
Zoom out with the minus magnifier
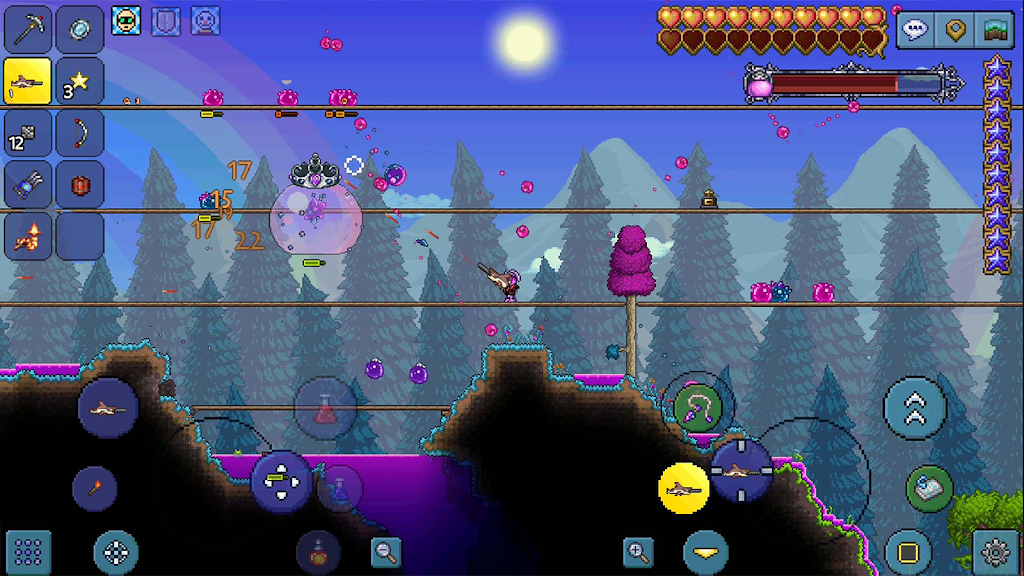coord(386,549)
